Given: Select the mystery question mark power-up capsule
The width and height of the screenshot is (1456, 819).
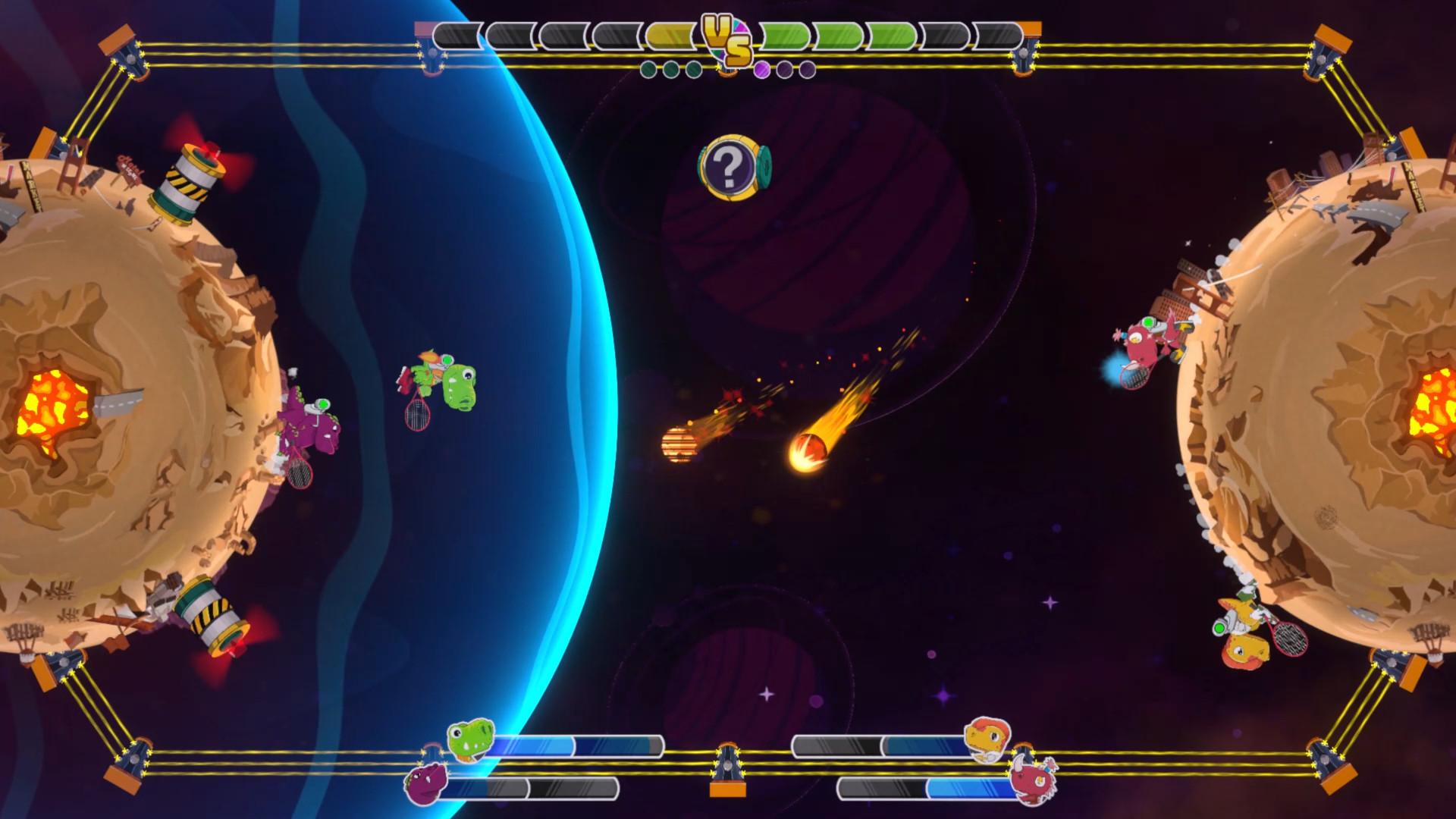Looking at the screenshot, I should pos(731,168).
